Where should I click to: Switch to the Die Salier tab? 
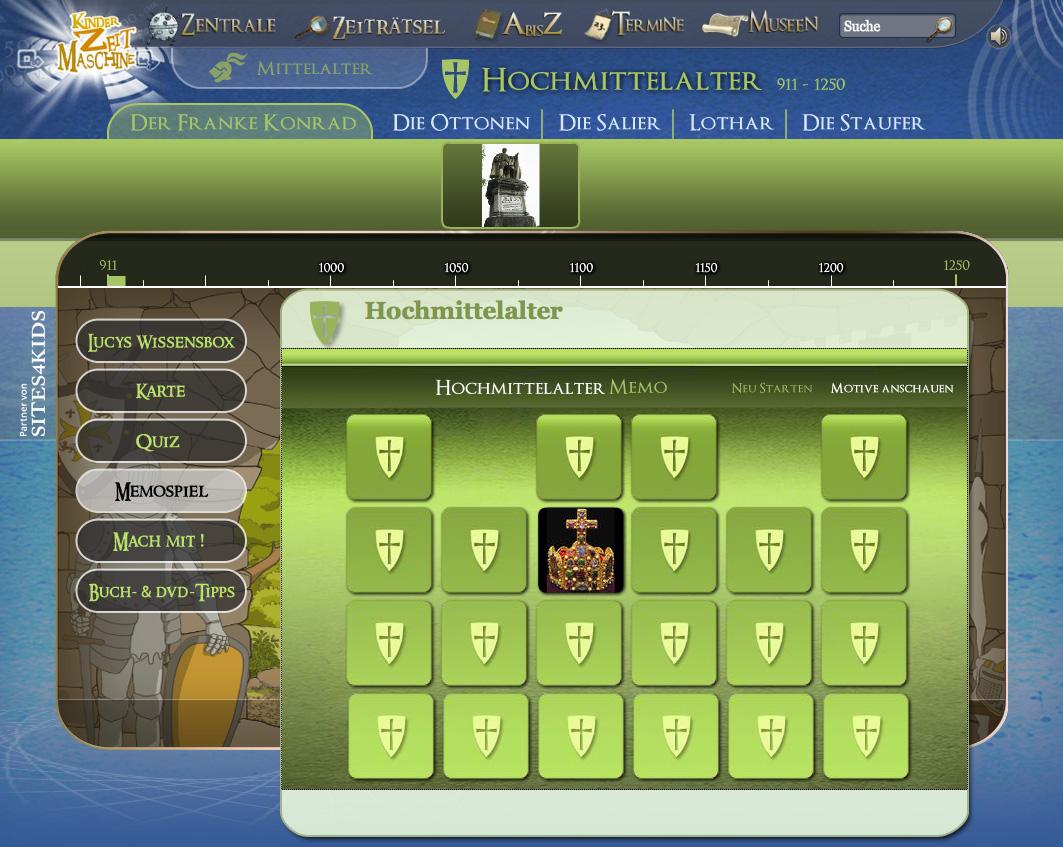[x=609, y=123]
